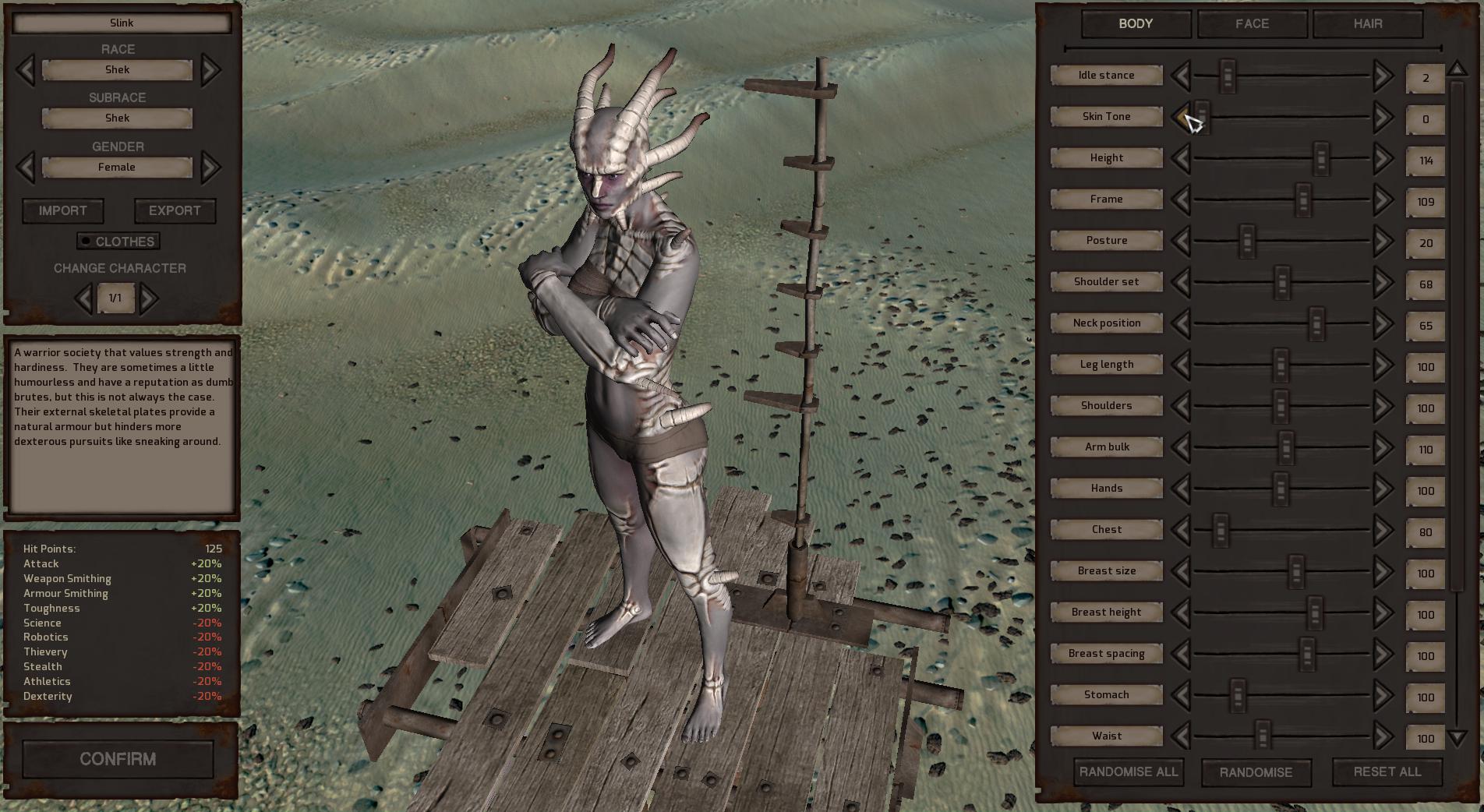The height and width of the screenshot is (812, 1484).
Task: Toggle the CLOTHES option
Action: pos(118,242)
